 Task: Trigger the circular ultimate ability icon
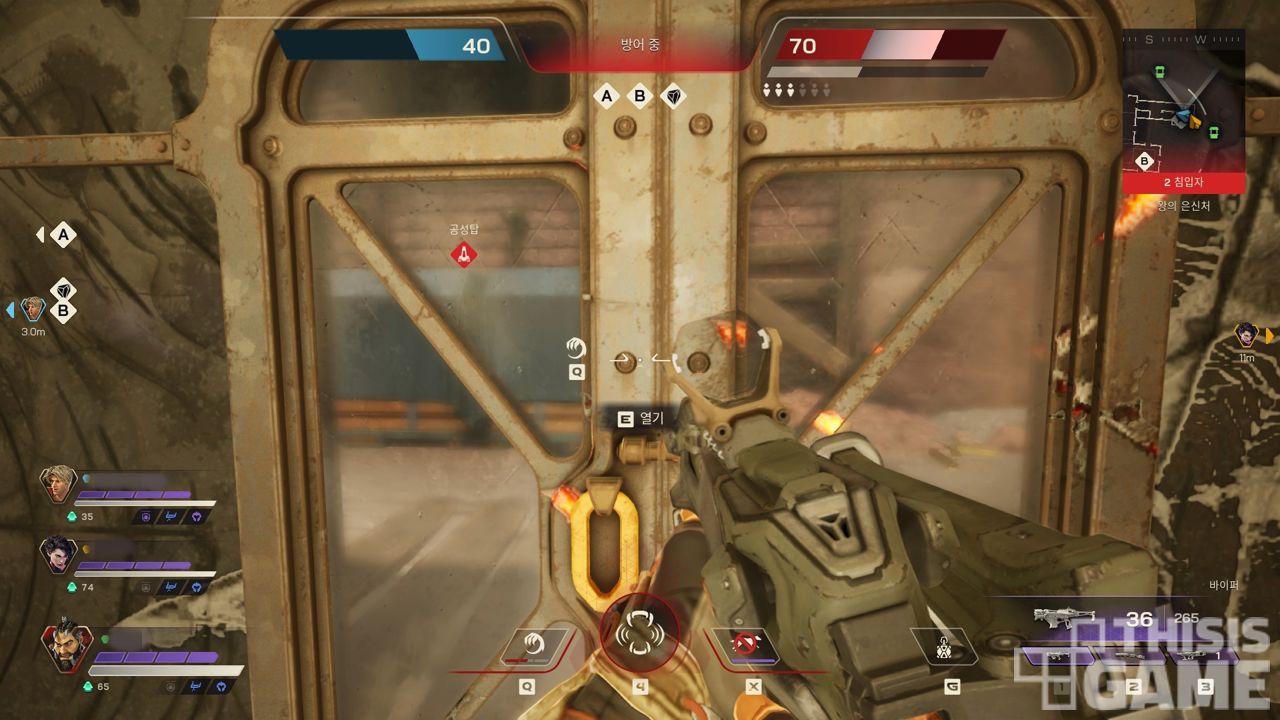pos(639,634)
